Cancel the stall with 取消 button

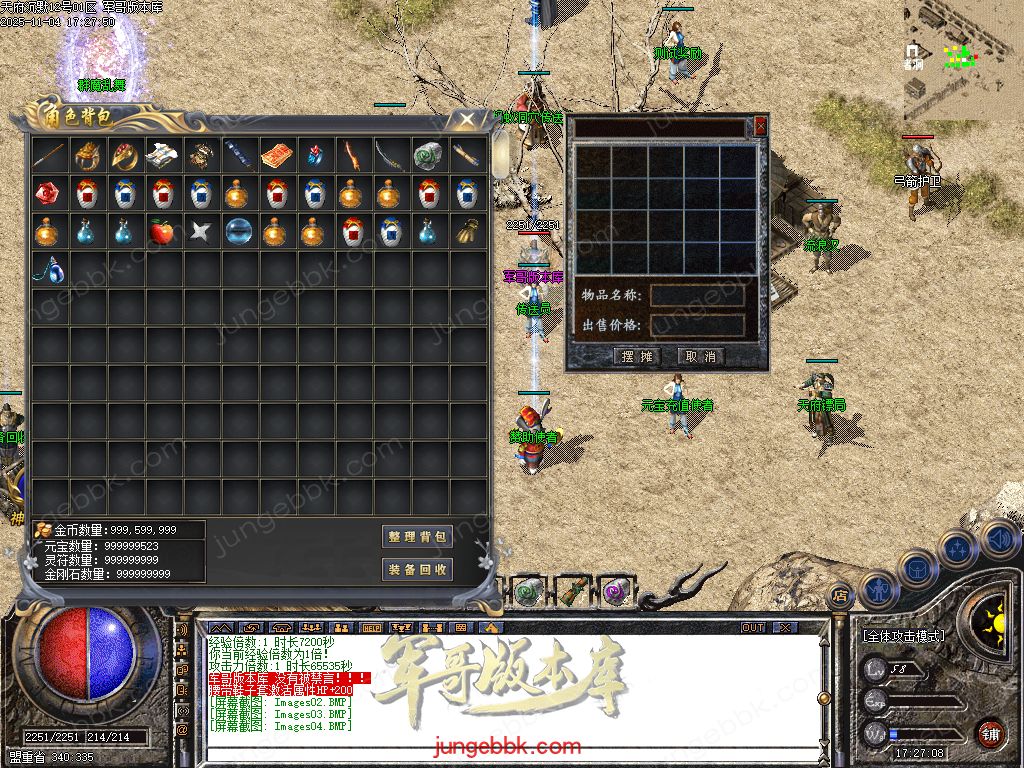(x=700, y=357)
